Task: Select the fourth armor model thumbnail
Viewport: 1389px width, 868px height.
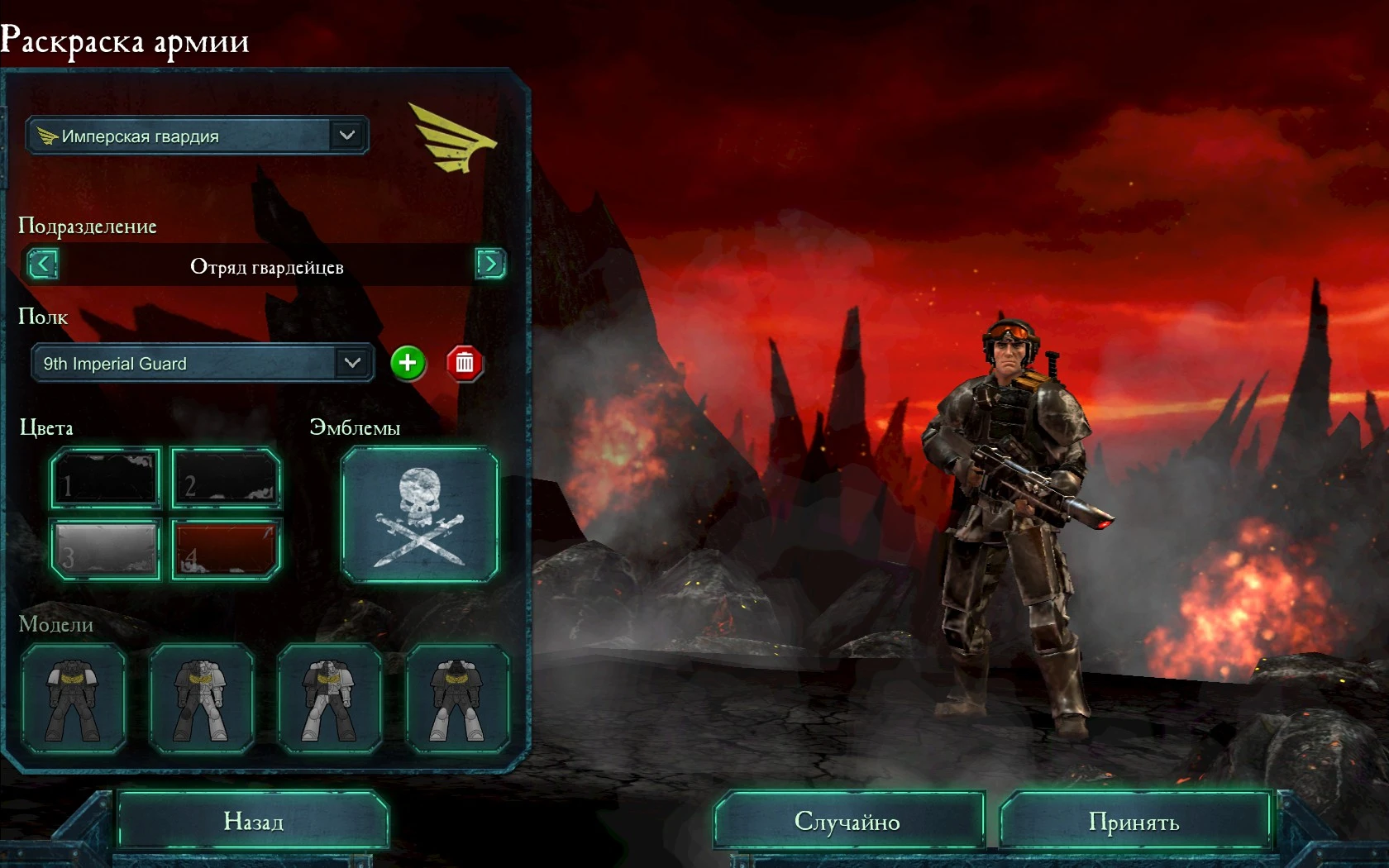Action: click(x=457, y=699)
